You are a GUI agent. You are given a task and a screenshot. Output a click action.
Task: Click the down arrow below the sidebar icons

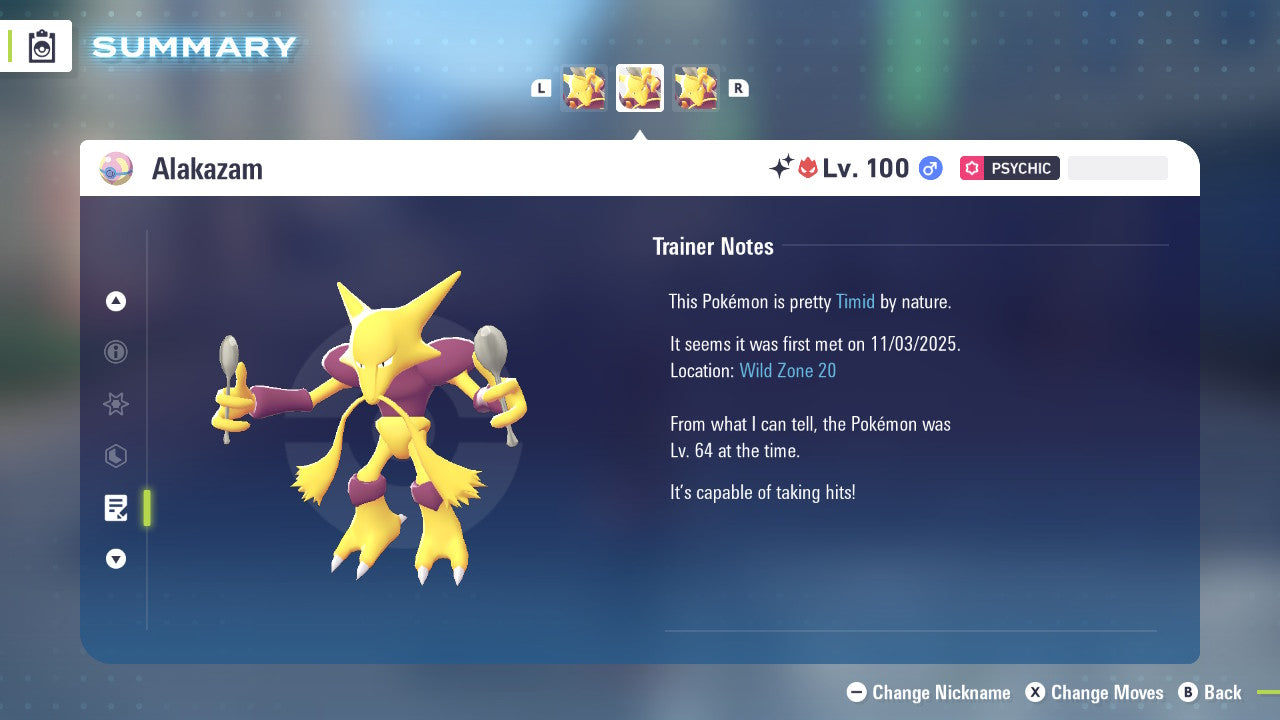116,559
